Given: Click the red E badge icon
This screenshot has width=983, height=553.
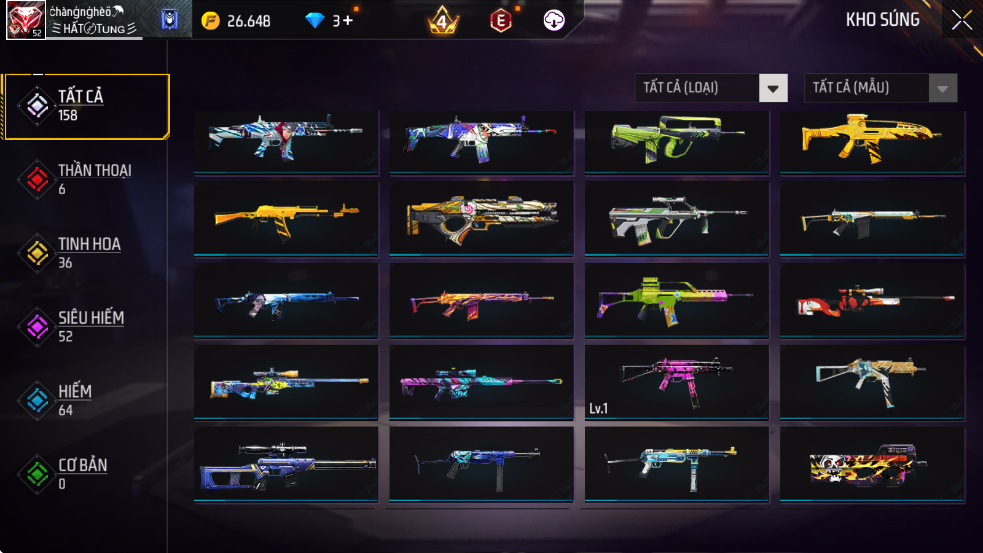Looking at the screenshot, I should tap(502, 20).
